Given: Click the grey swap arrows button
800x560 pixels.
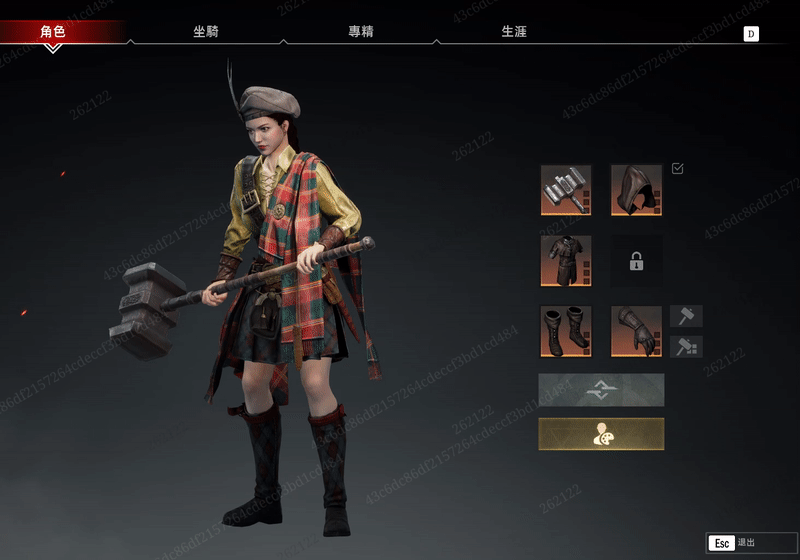Looking at the screenshot, I should (x=601, y=390).
